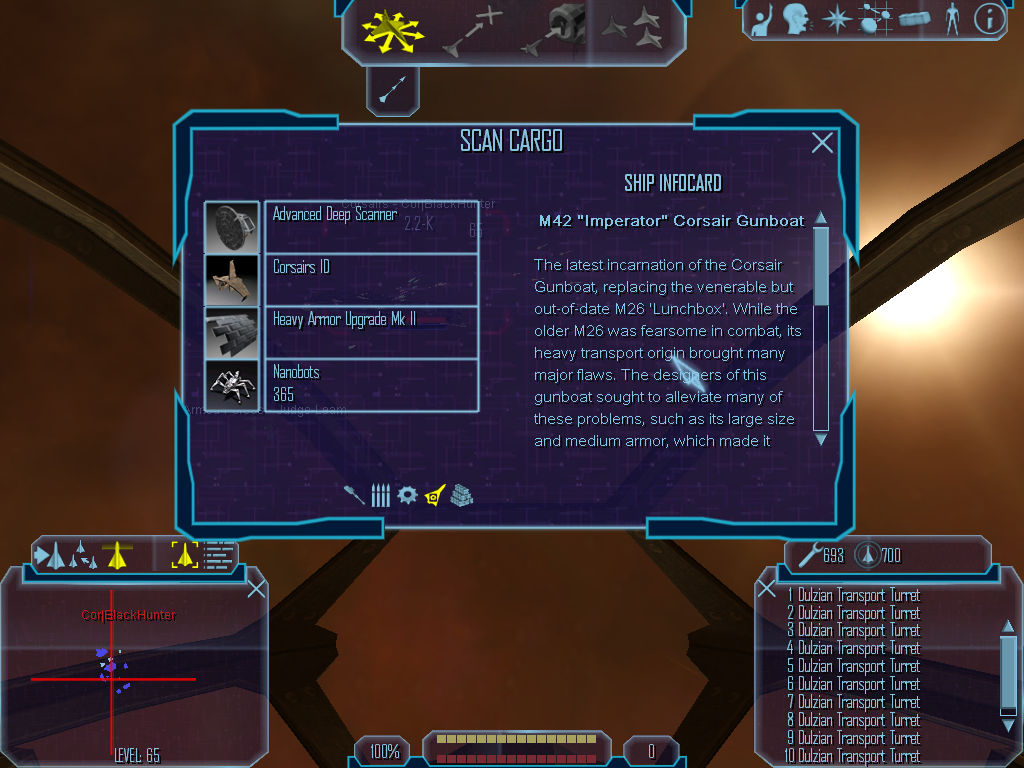Select the Advanced Deep Scanner cargo row
The image size is (1024, 768).
370,227
